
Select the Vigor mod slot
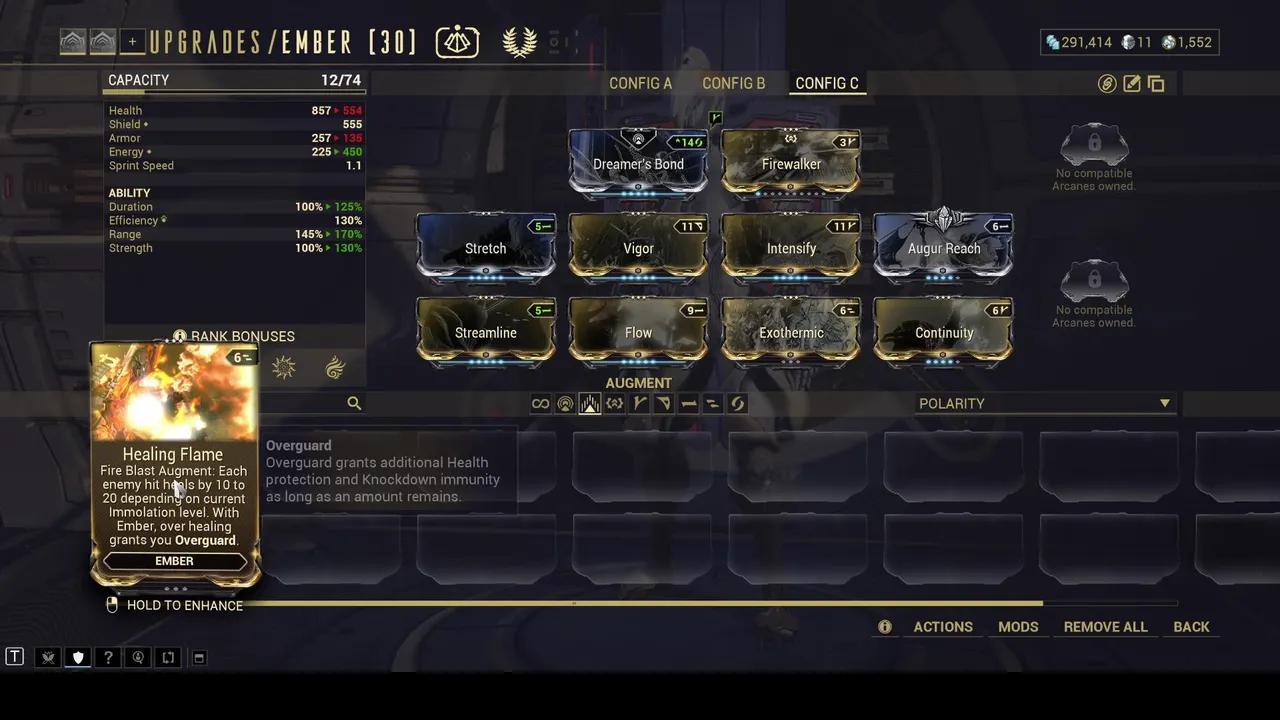pyautogui.click(x=638, y=247)
